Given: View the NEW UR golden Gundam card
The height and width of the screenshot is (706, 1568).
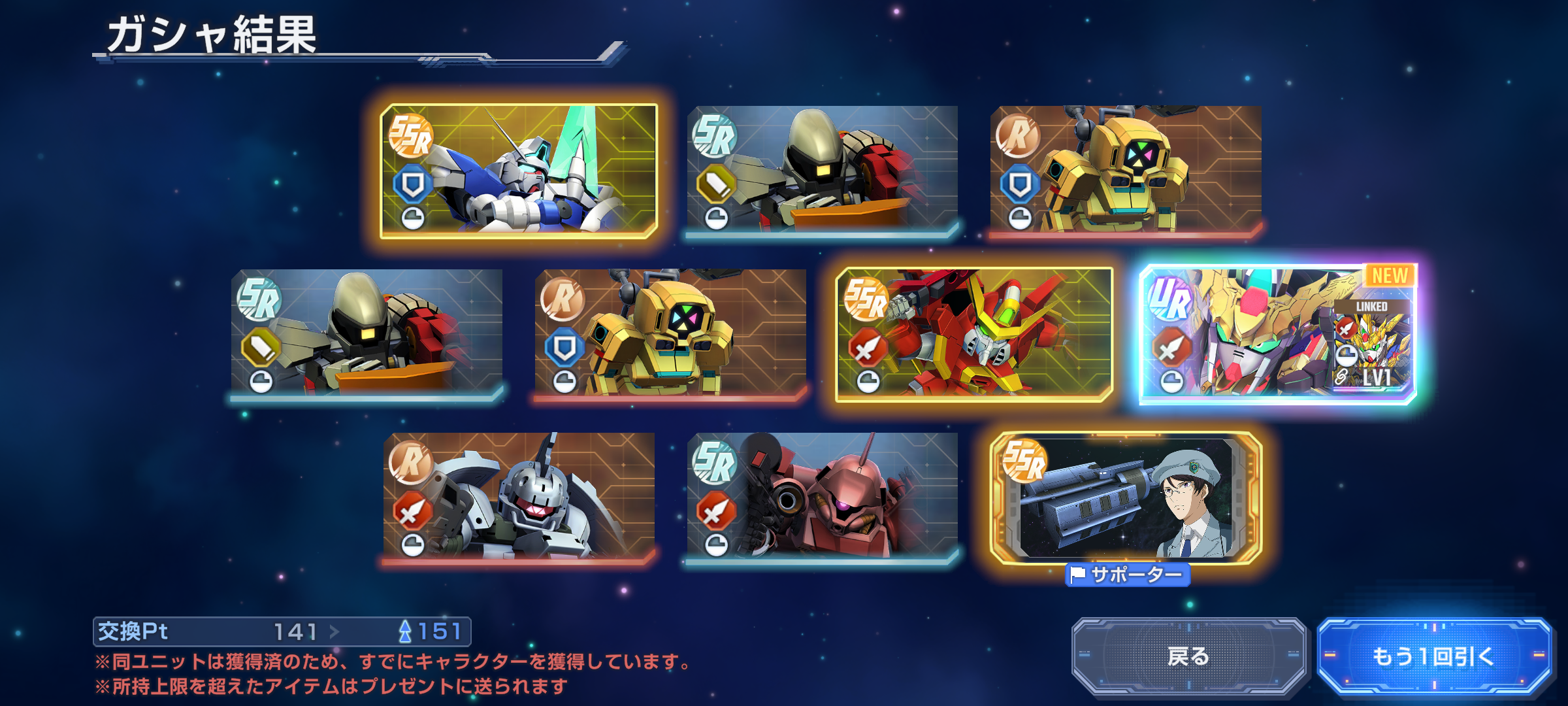Looking at the screenshot, I should click(1241, 334).
